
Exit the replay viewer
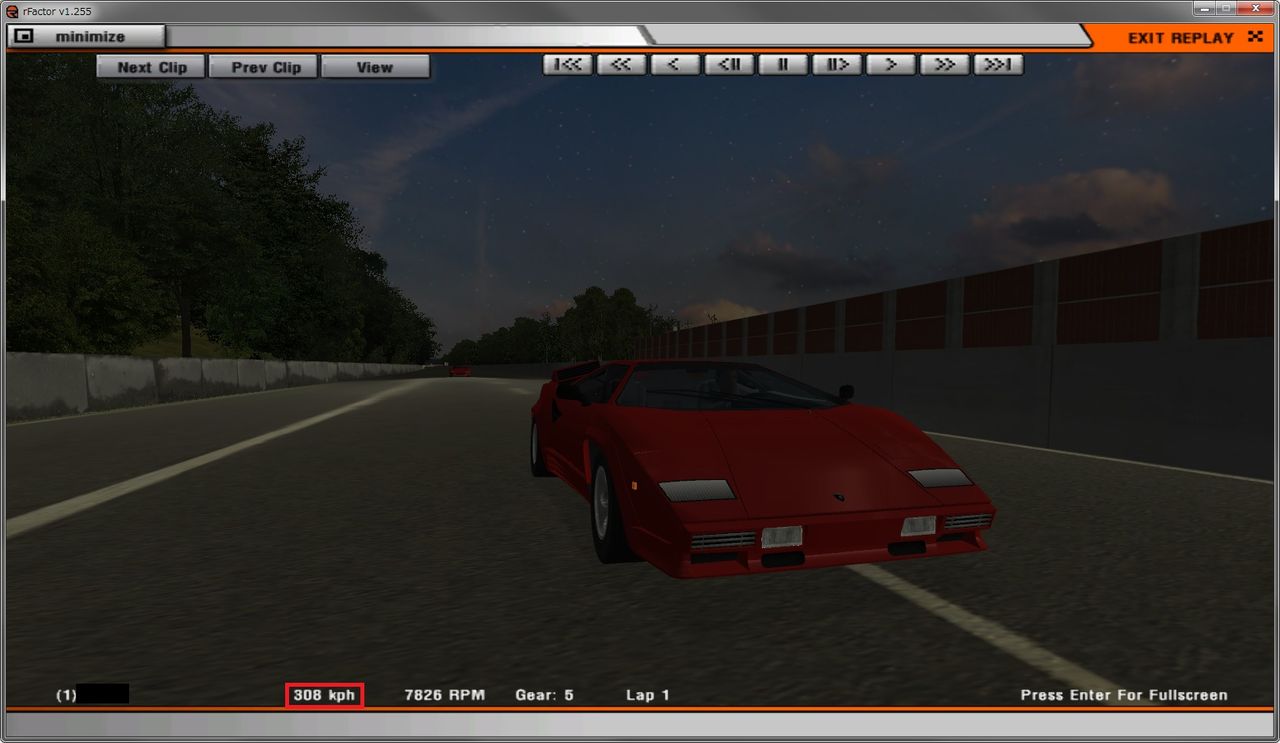click(1180, 38)
